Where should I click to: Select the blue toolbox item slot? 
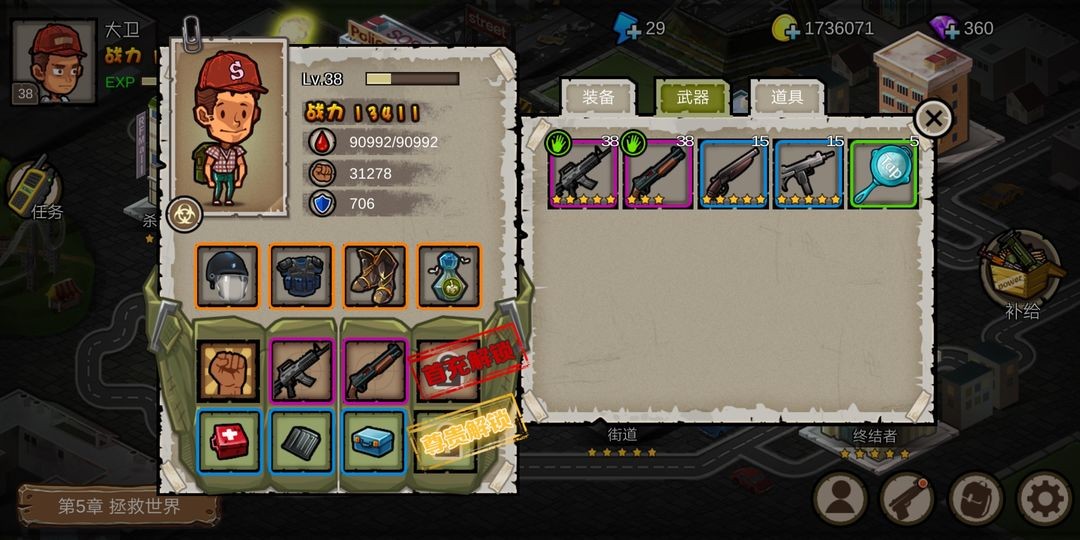375,441
